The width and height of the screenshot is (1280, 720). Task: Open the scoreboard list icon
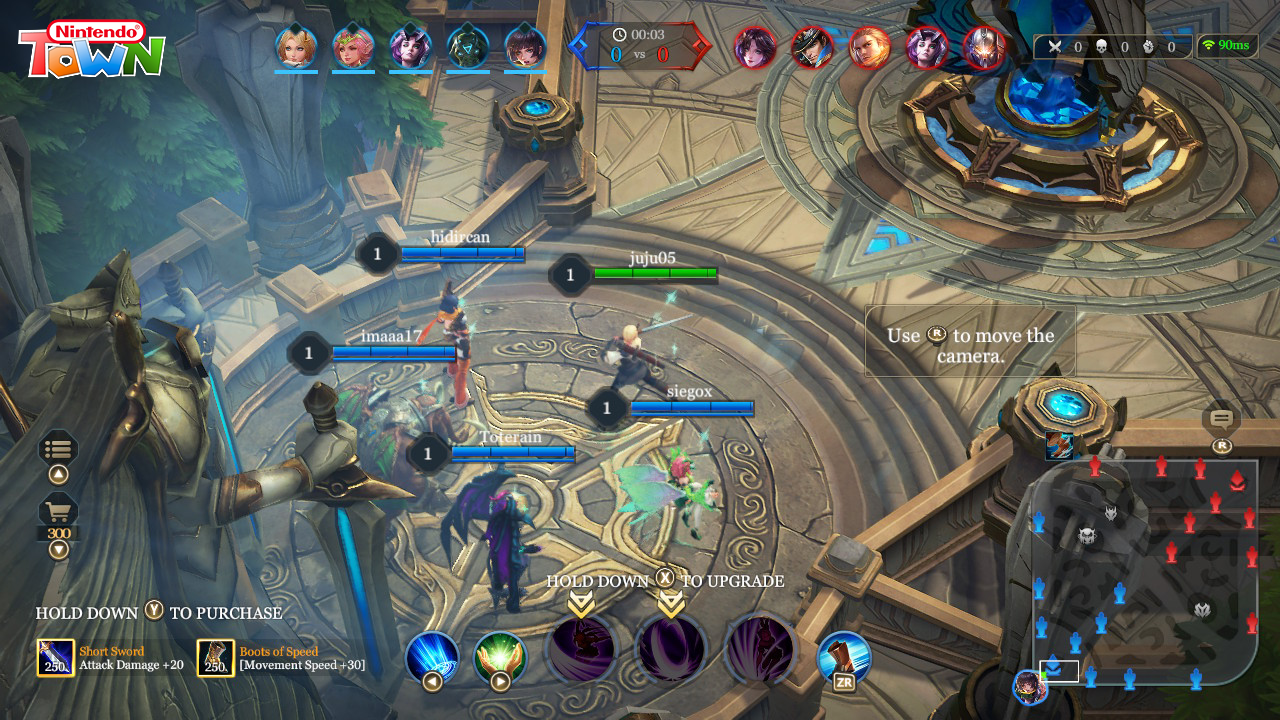58,449
